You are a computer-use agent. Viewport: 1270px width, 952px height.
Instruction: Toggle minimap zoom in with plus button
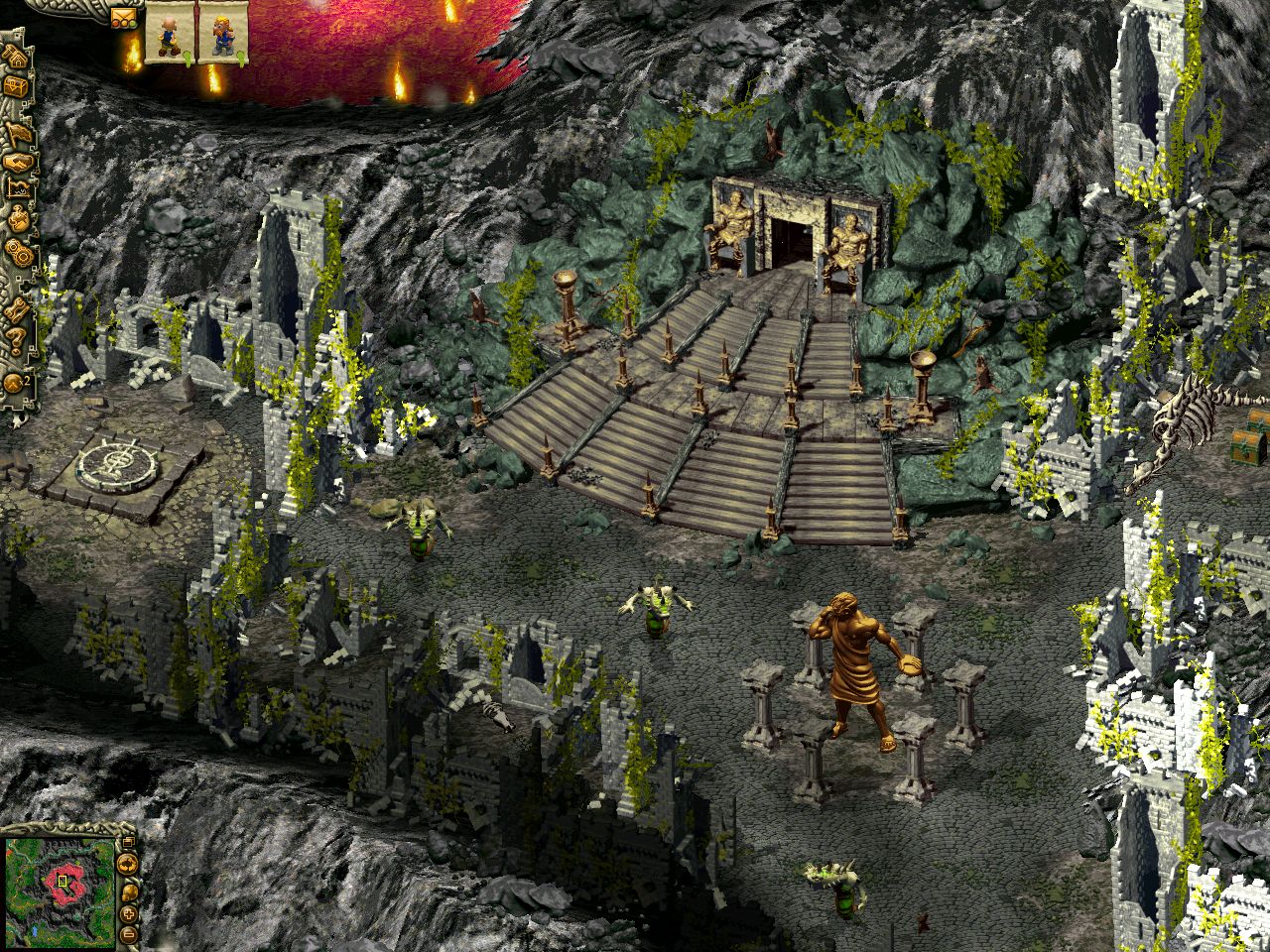coord(129,913)
